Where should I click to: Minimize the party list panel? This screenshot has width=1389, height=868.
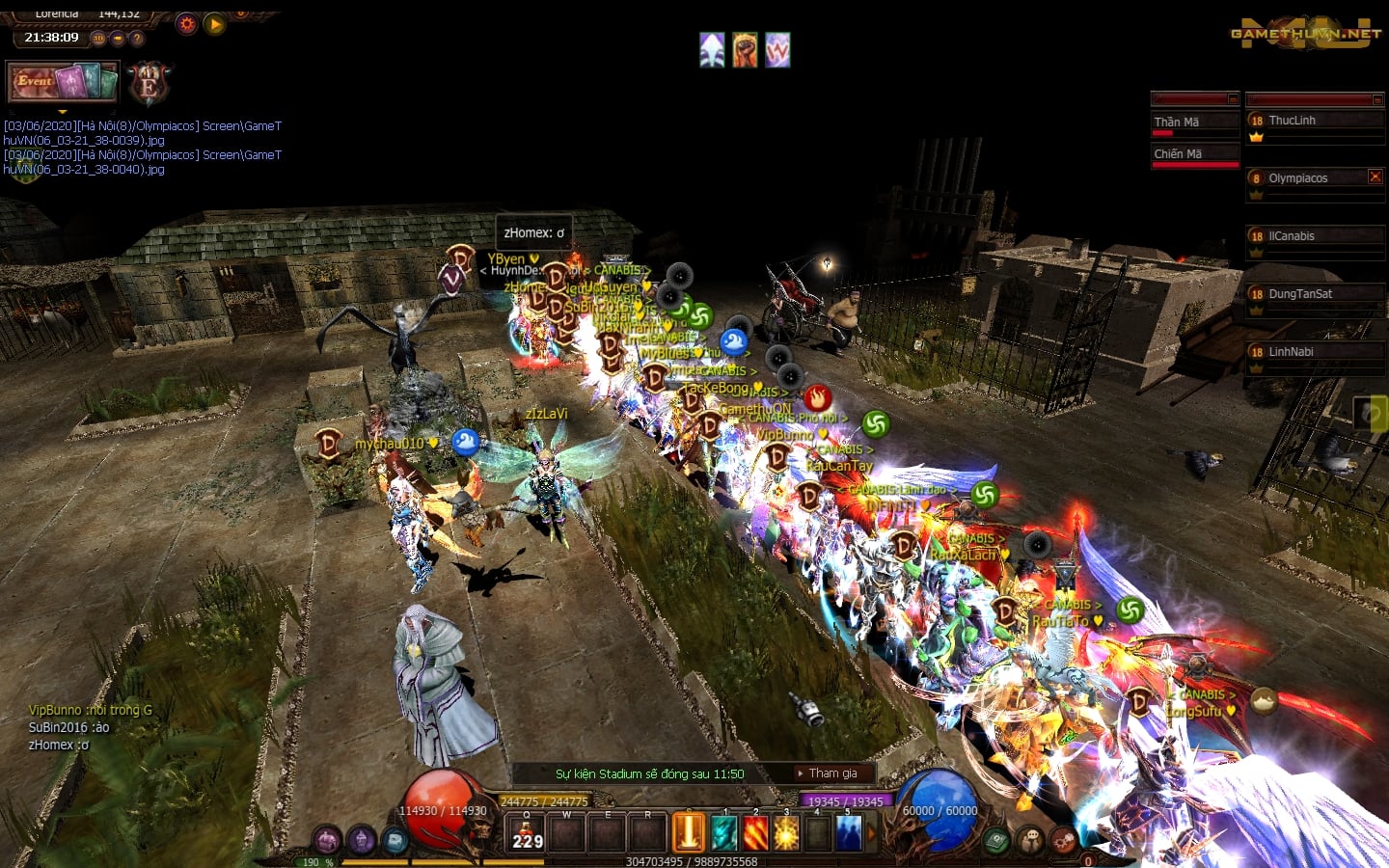pyautogui.click(x=1377, y=99)
